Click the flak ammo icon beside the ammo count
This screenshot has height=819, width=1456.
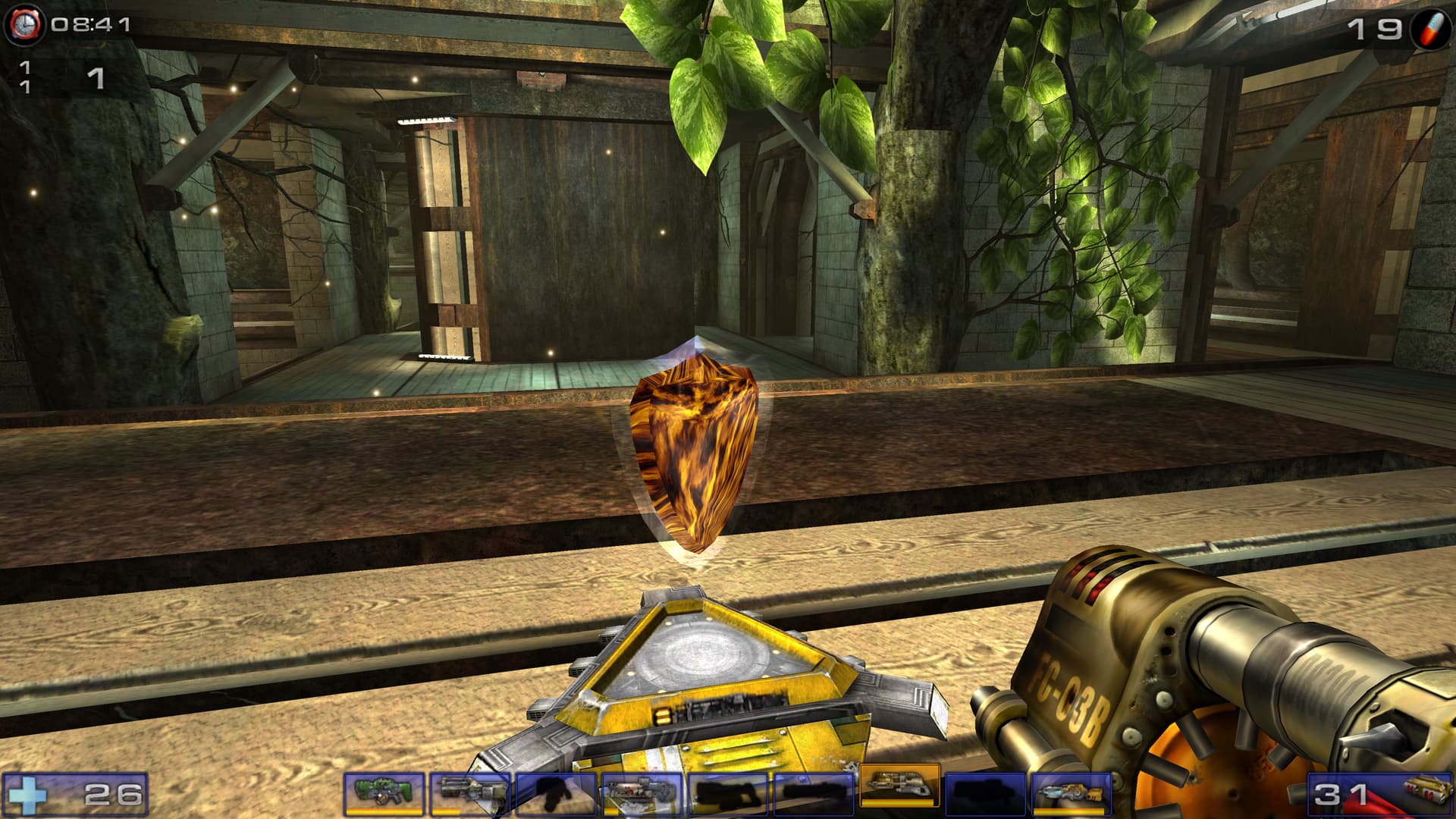pyautogui.click(x=1423, y=793)
